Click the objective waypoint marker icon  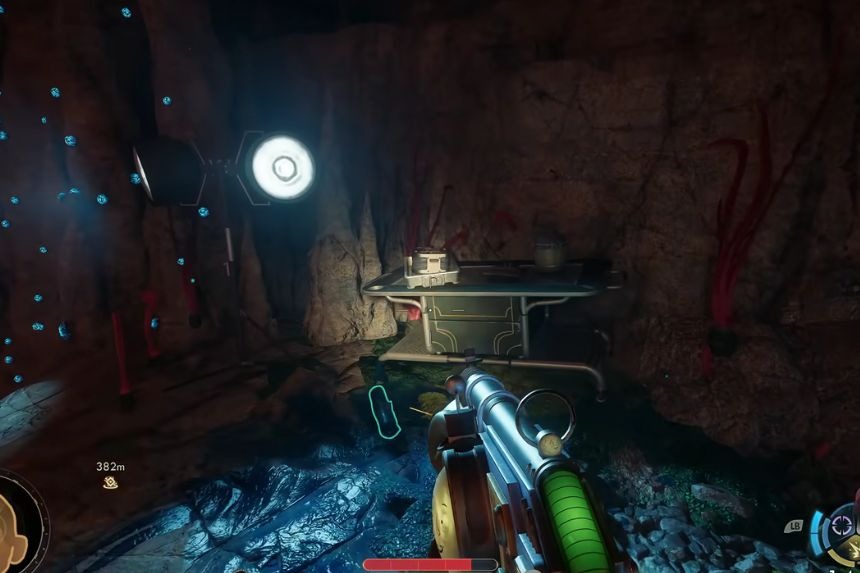tap(110, 483)
